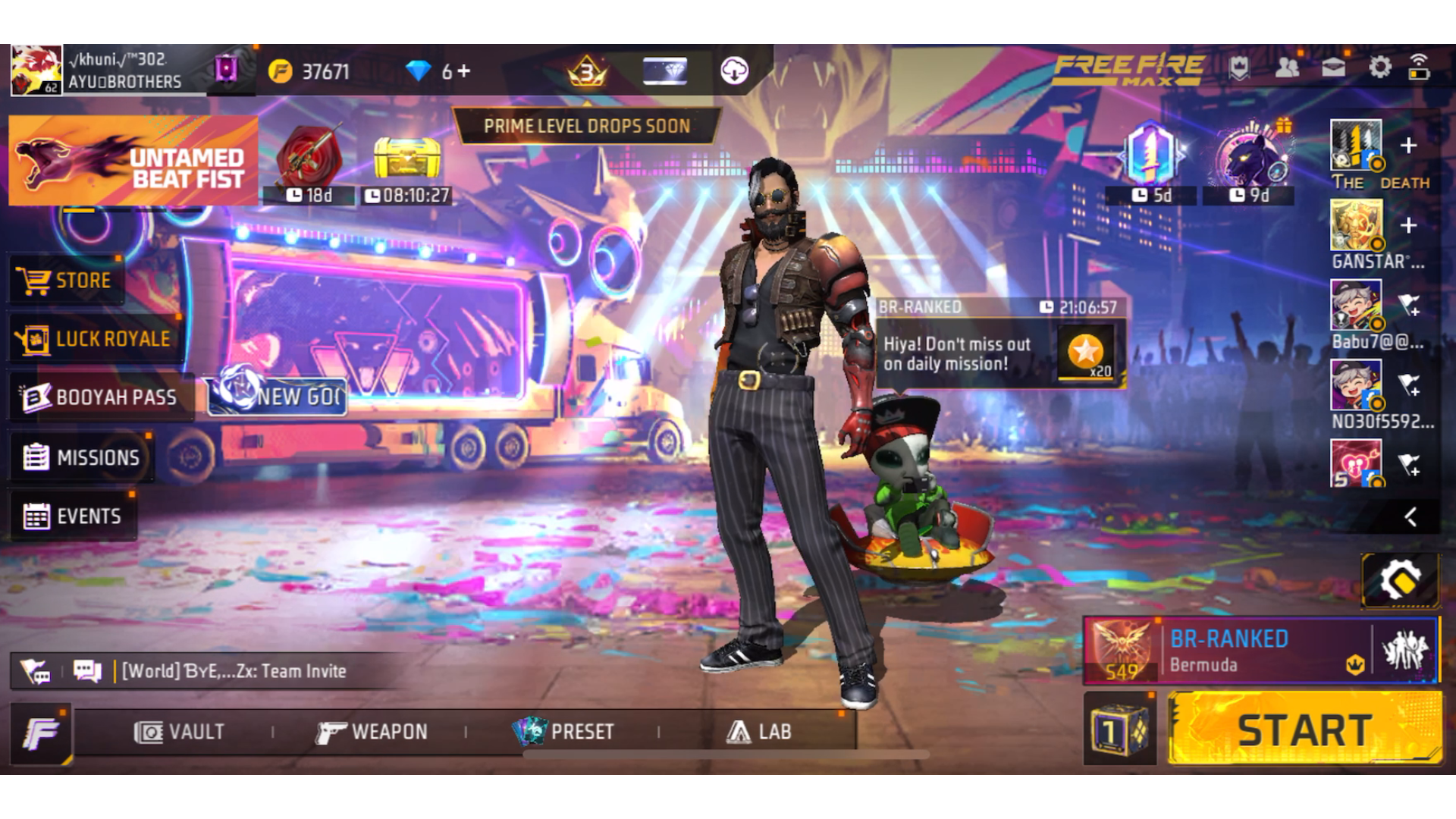
Task: Collapse the friends sidebar with the chevron
Action: (x=1411, y=518)
